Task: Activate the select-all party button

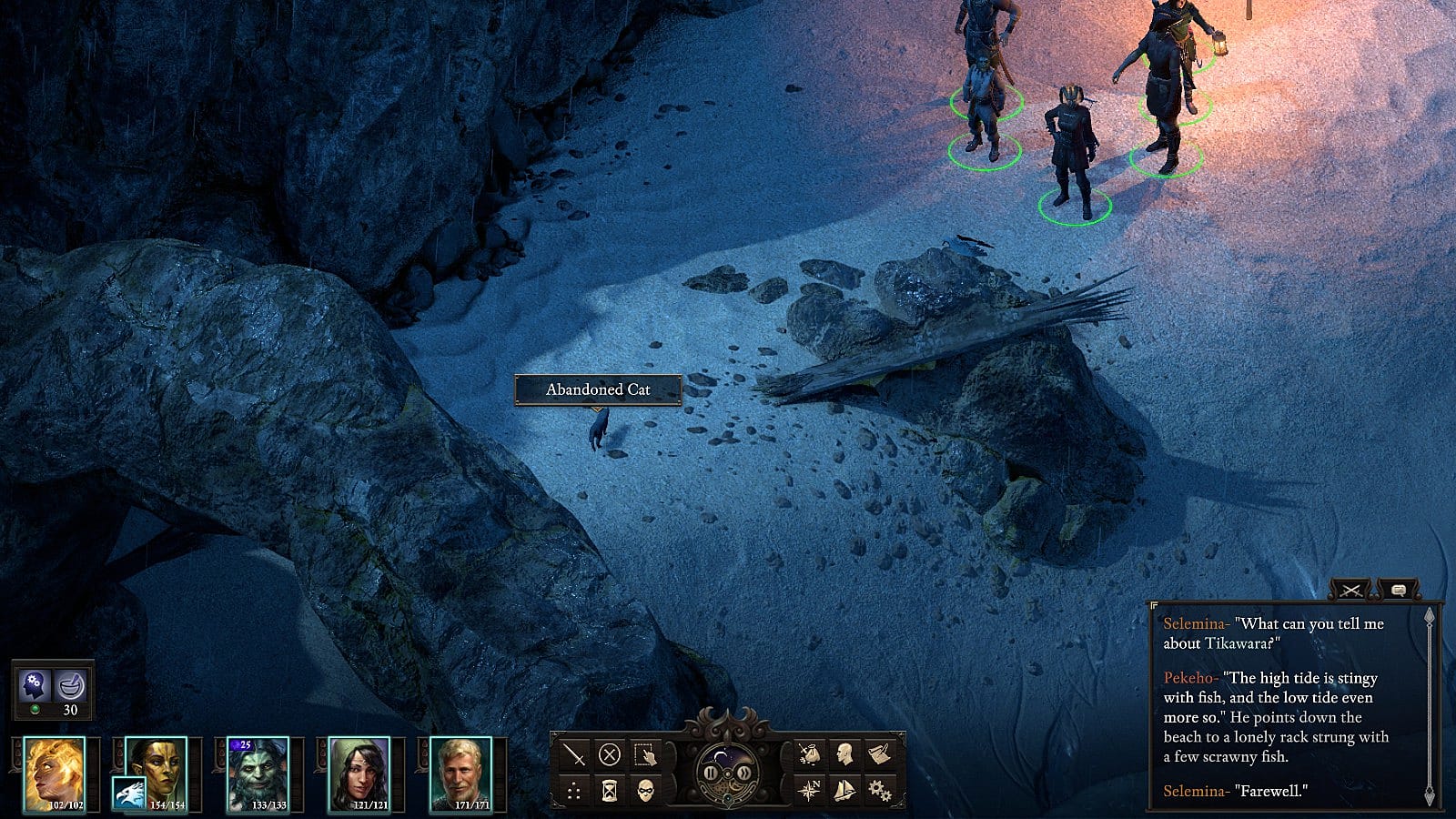Action: [x=644, y=754]
